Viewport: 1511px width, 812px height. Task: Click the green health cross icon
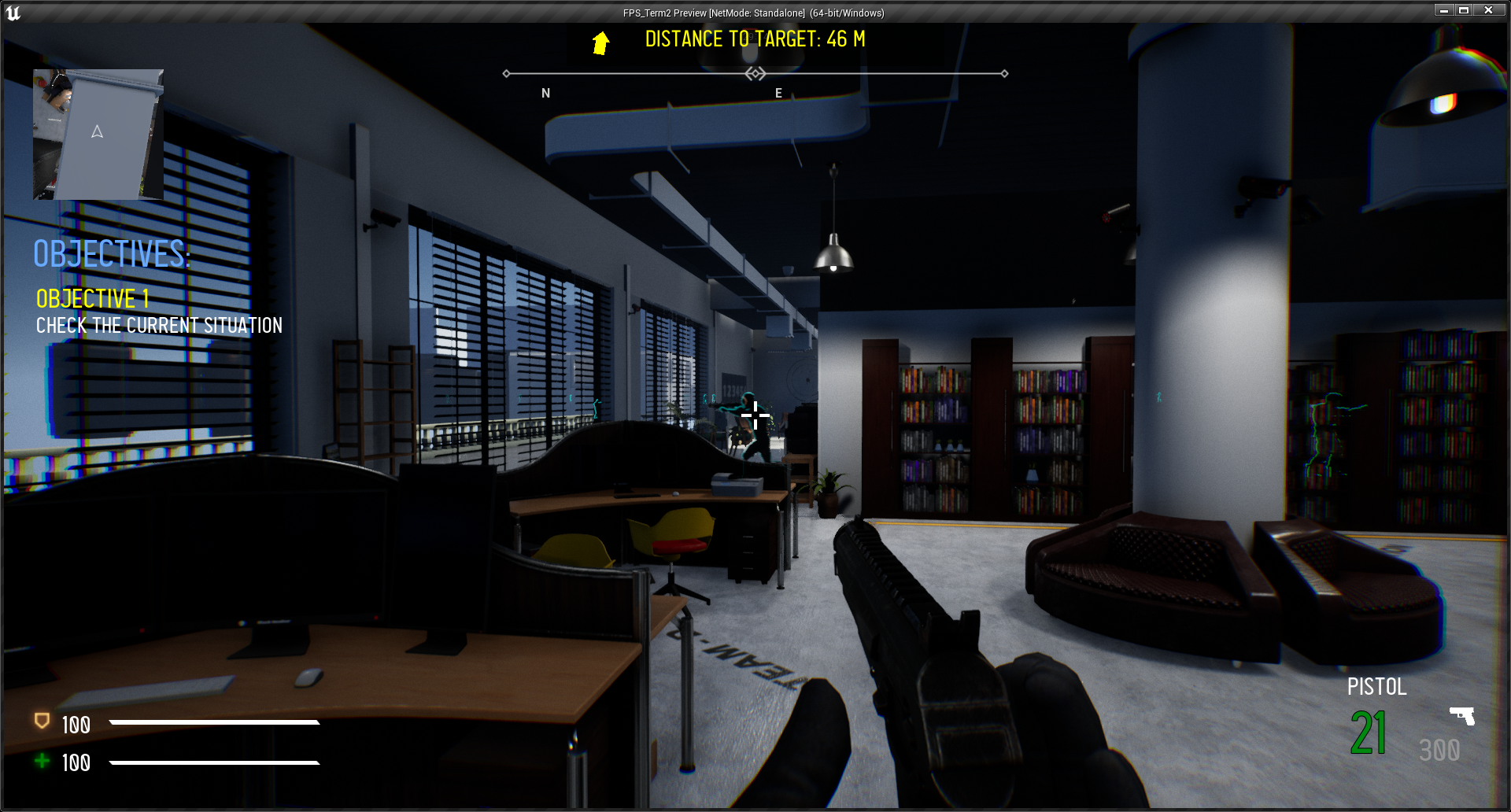[42, 761]
